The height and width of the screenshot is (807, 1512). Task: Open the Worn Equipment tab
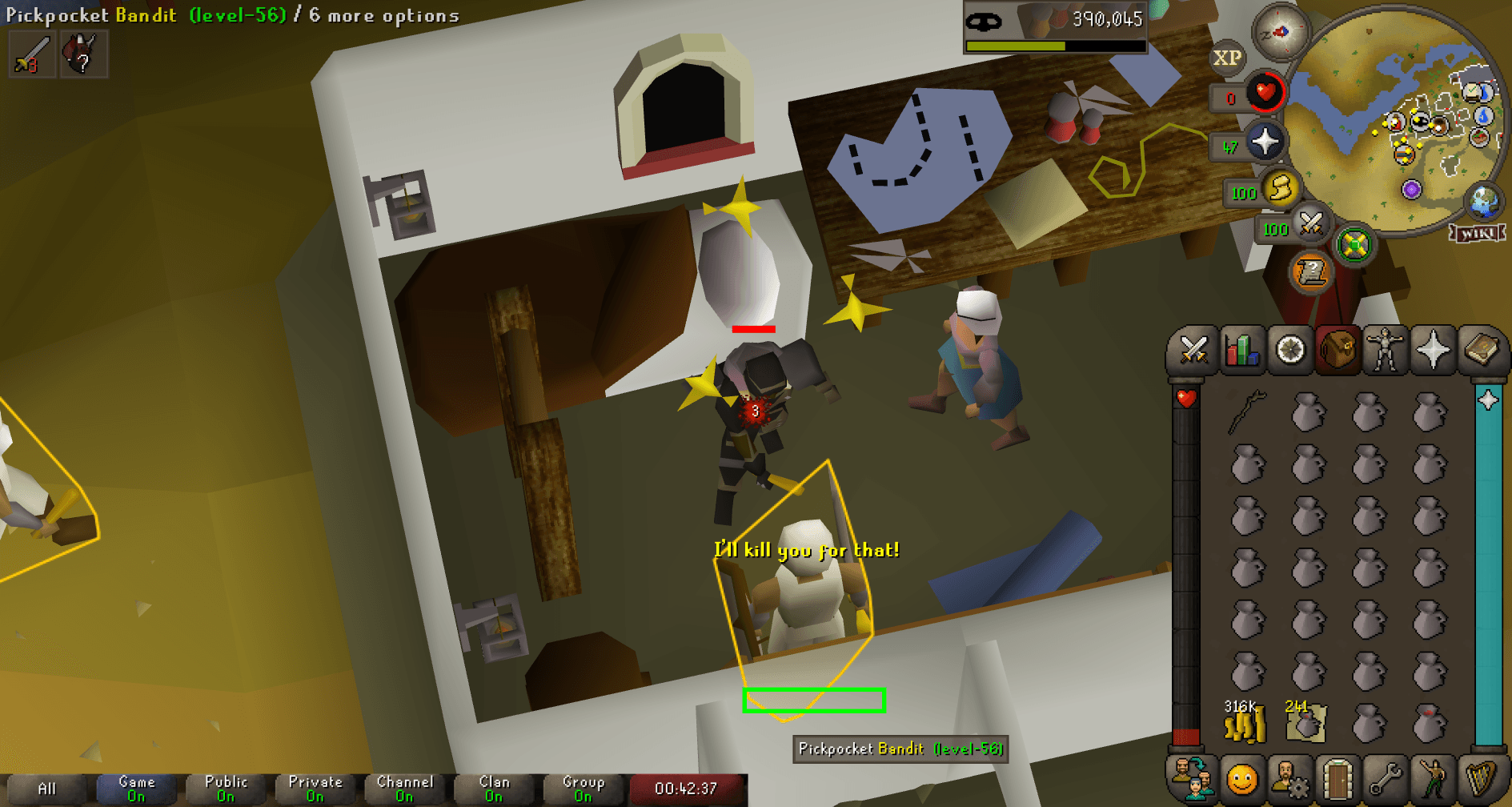pos(1384,350)
